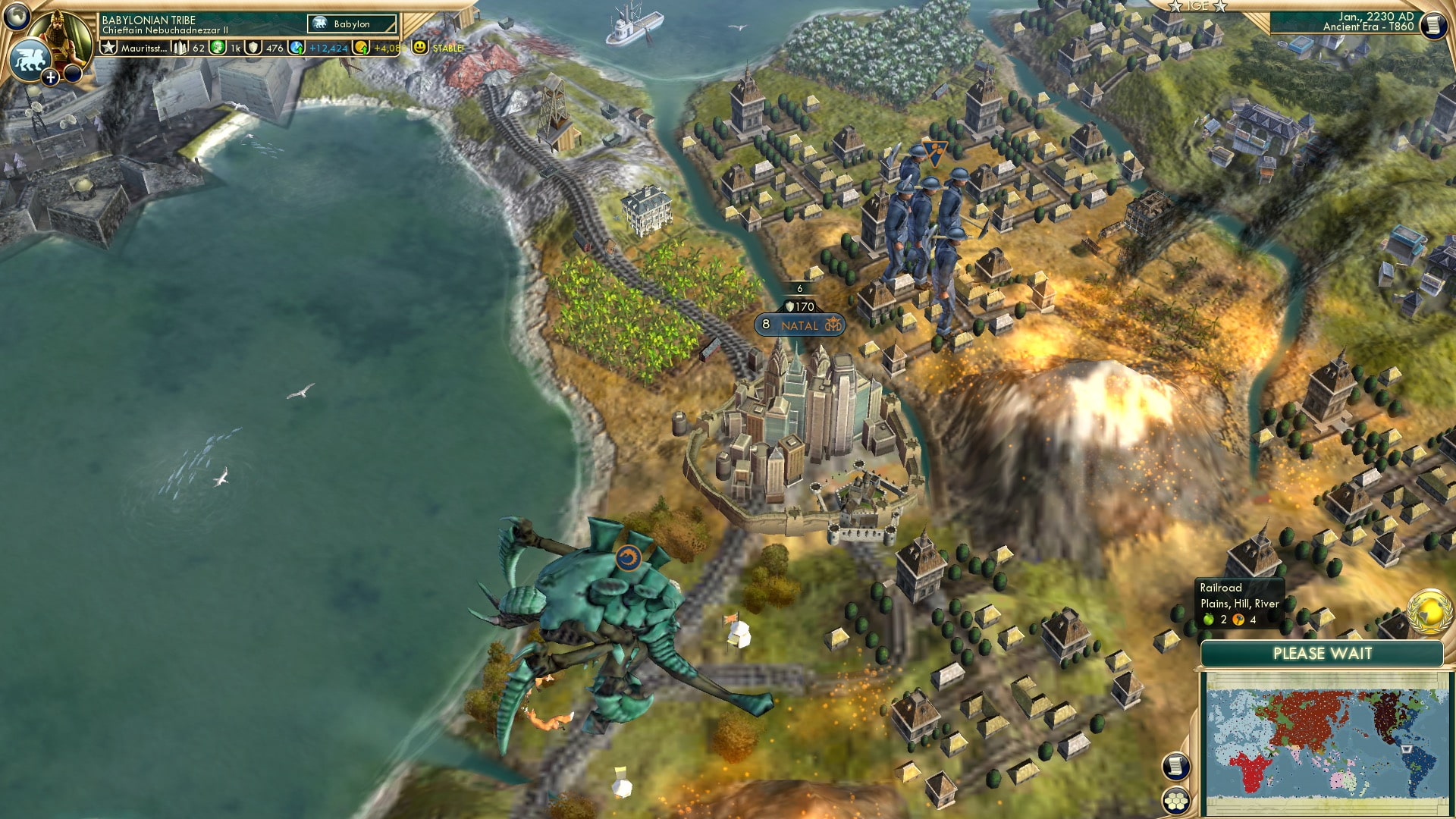This screenshot has width=1456, height=819.
Task: Toggle the city connection icon beside NATAL
Action: click(832, 325)
